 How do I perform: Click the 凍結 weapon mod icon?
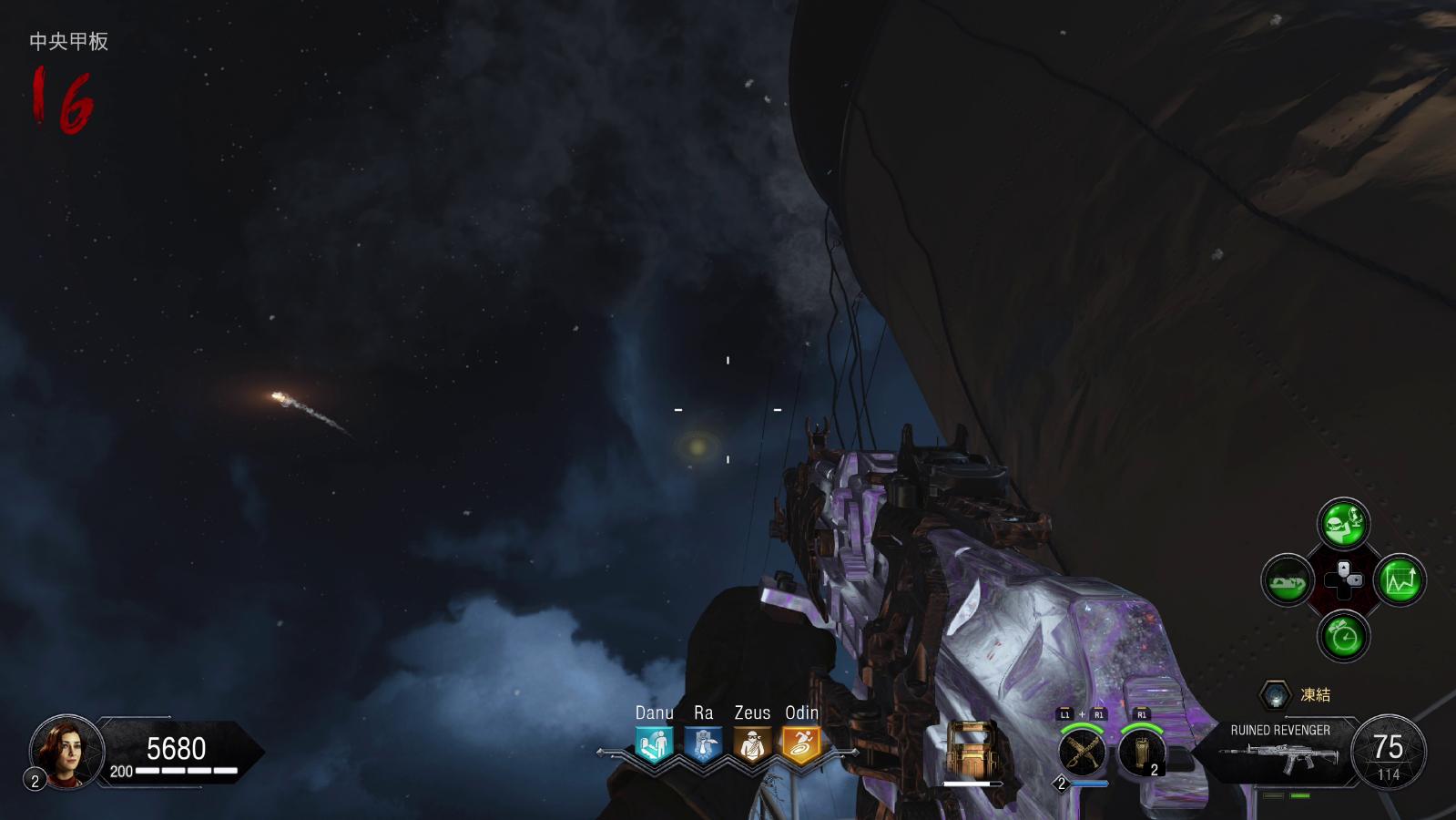tap(1276, 695)
